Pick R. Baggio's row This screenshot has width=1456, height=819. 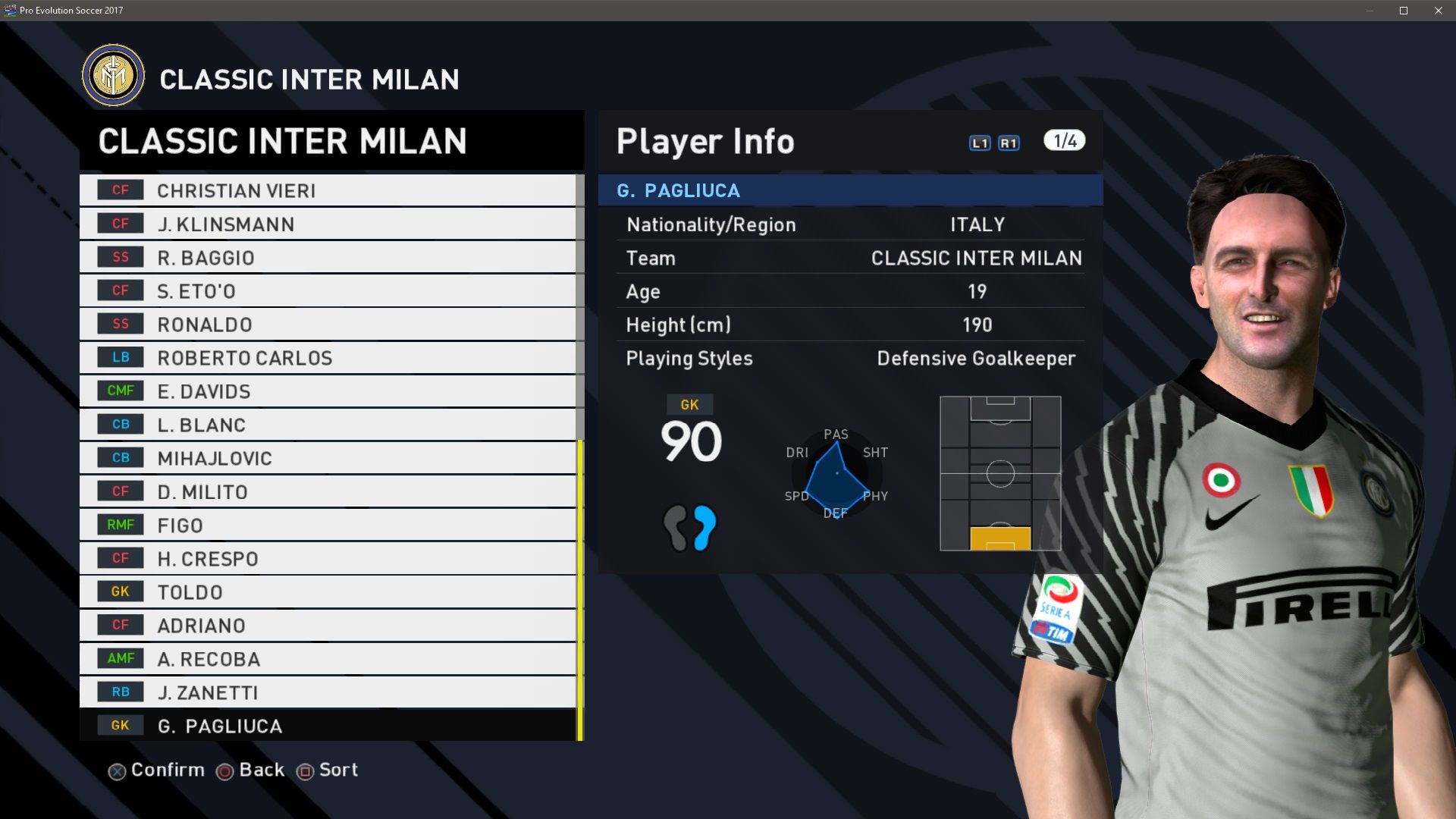(x=328, y=258)
